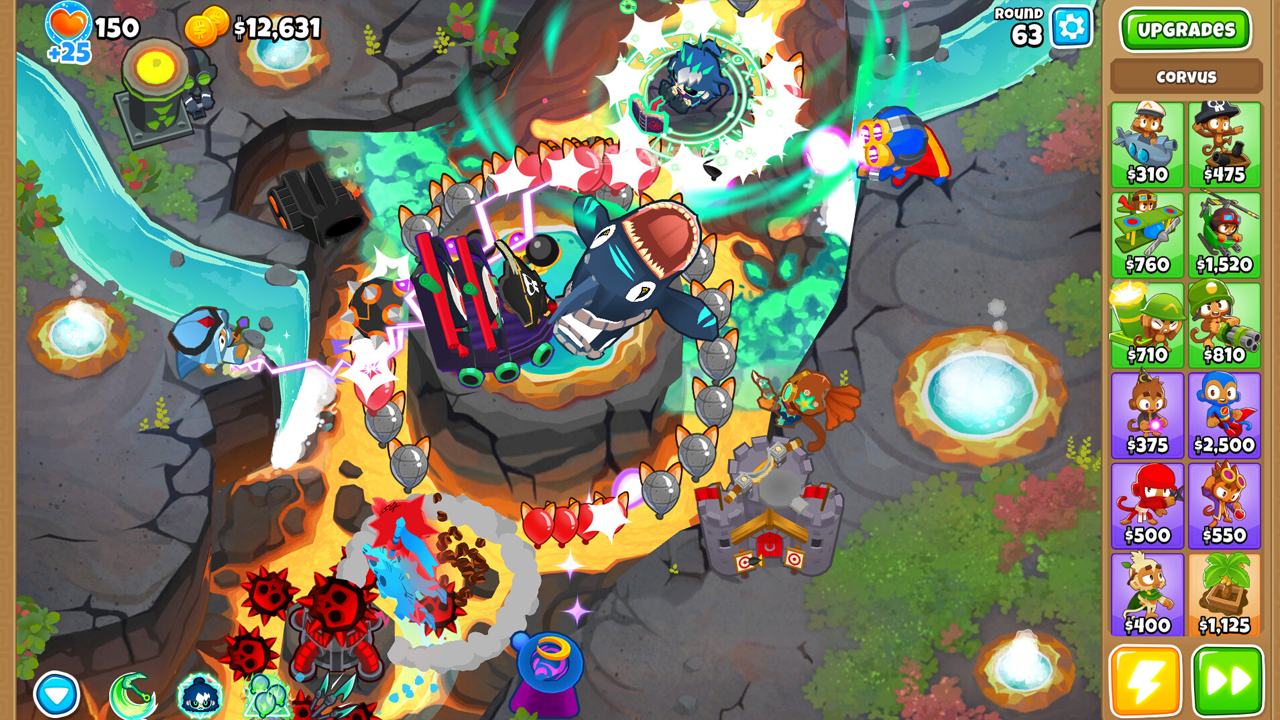The image size is (1280, 720).
Task: Select the $2,500 Super Monkey
Action: [1224, 415]
